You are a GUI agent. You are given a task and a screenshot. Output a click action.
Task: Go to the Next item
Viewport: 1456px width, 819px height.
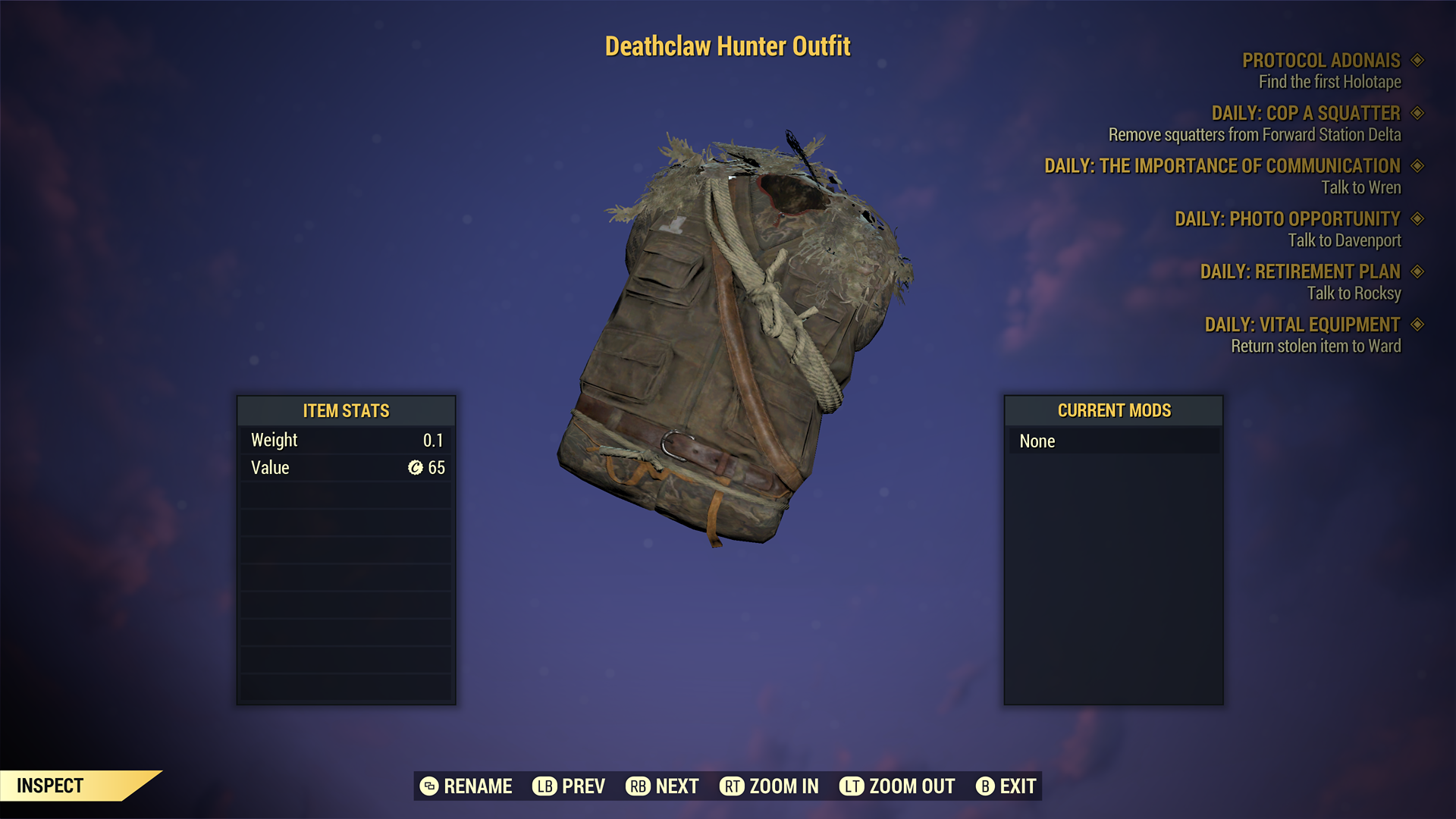pyautogui.click(x=662, y=786)
